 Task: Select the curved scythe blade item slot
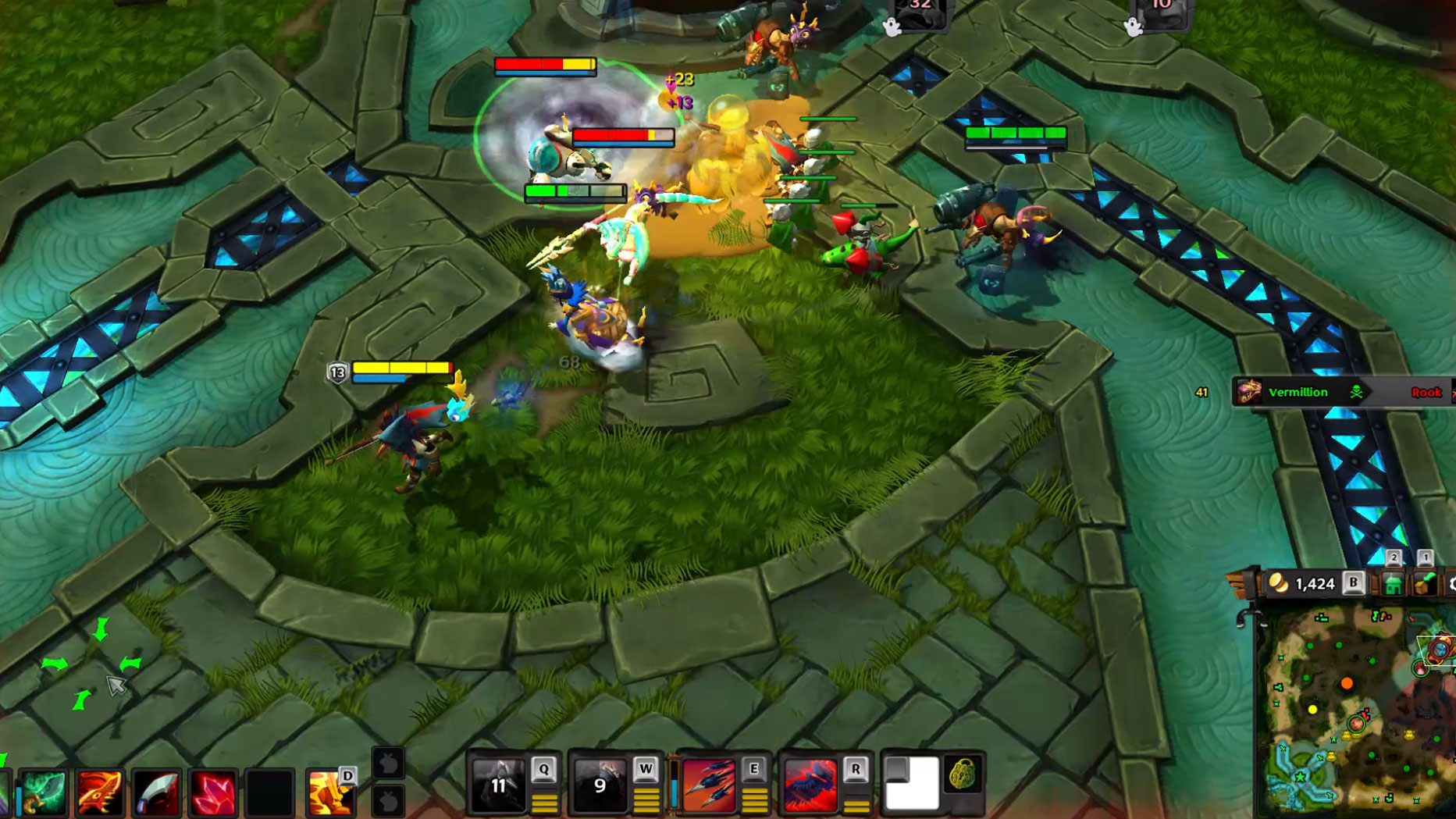(156, 793)
